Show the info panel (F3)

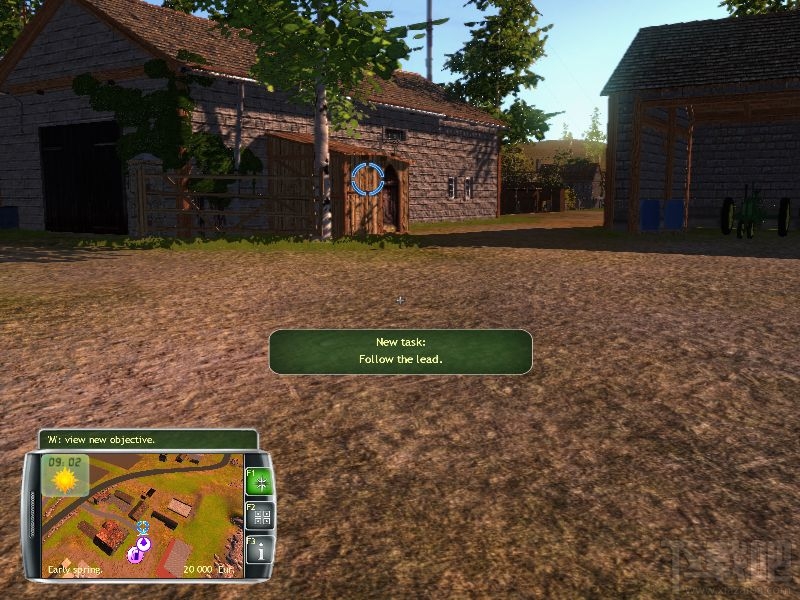click(260, 549)
